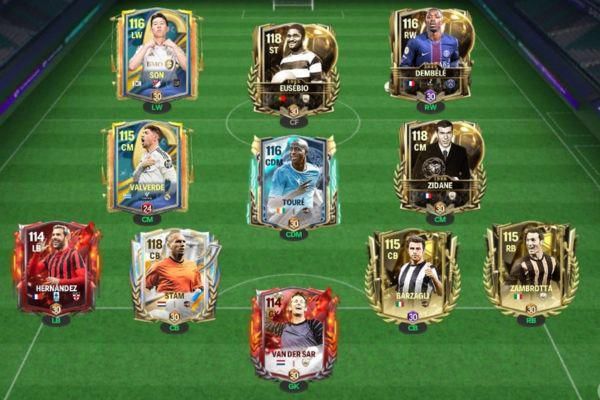Select the Son left wing card
The width and height of the screenshot is (600, 400).
[x=157, y=55]
